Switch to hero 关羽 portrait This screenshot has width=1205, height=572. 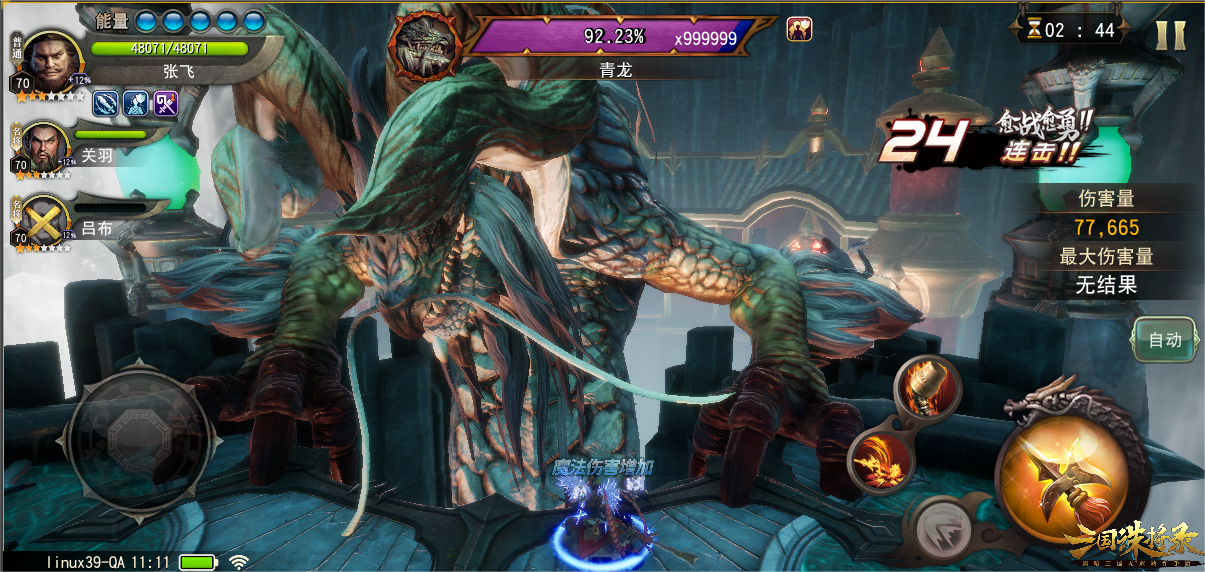[44, 146]
